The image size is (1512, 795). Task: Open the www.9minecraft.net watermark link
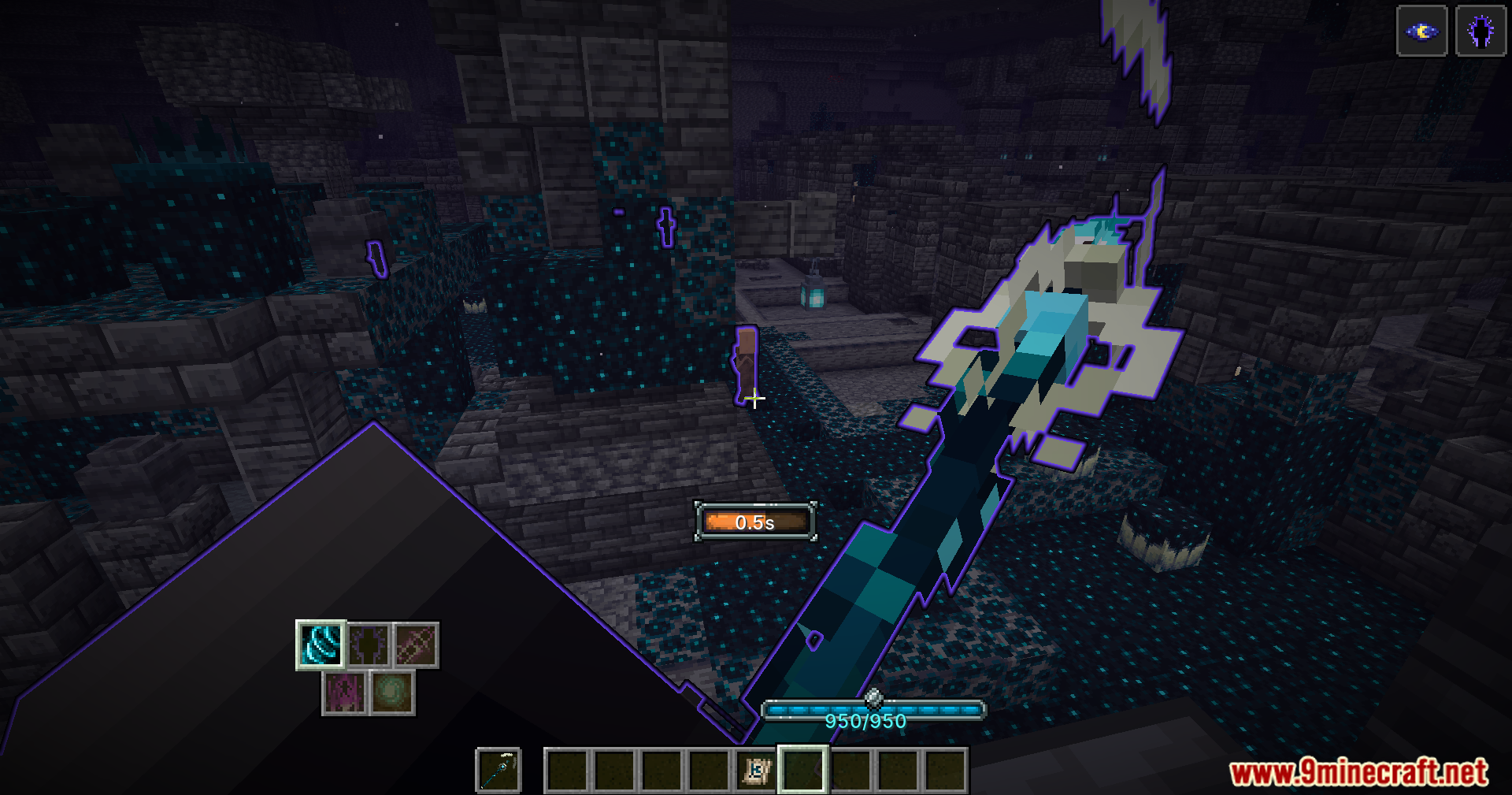click(x=1359, y=772)
